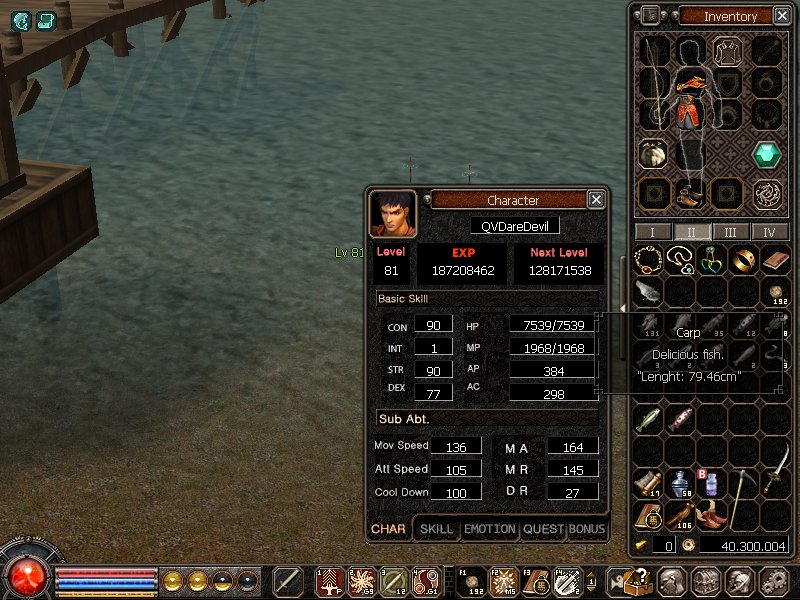Select the green emerald equipment slot
800x600 pixels.
coord(767,154)
